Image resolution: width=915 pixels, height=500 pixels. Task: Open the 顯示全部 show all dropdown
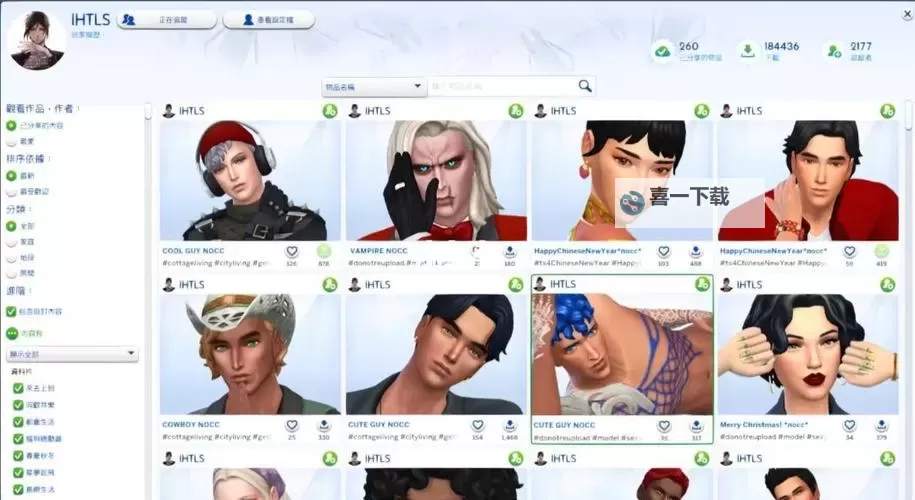pos(72,353)
